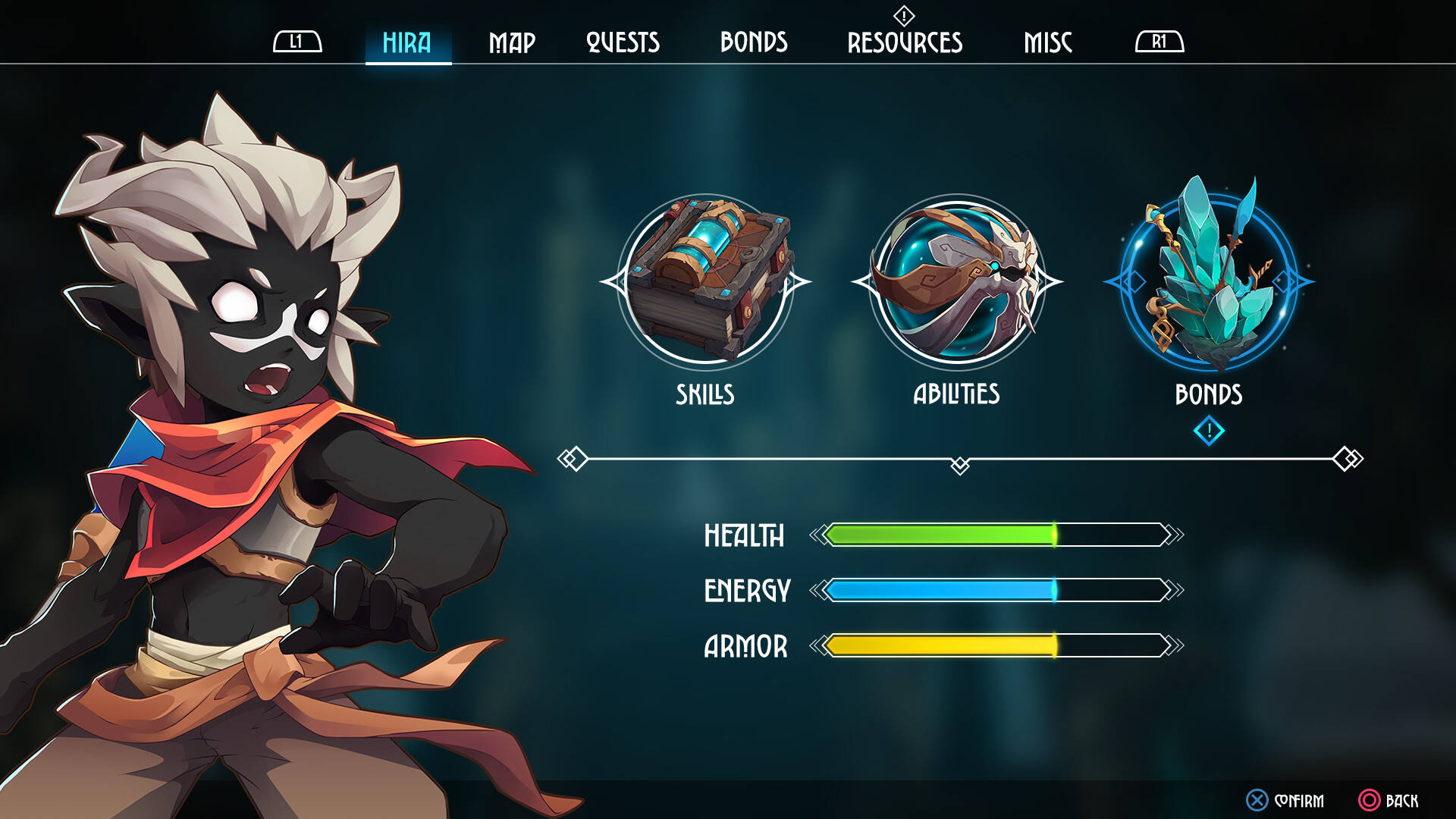
Task: Open the Skills chest icon
Action: tap(705, 282)
